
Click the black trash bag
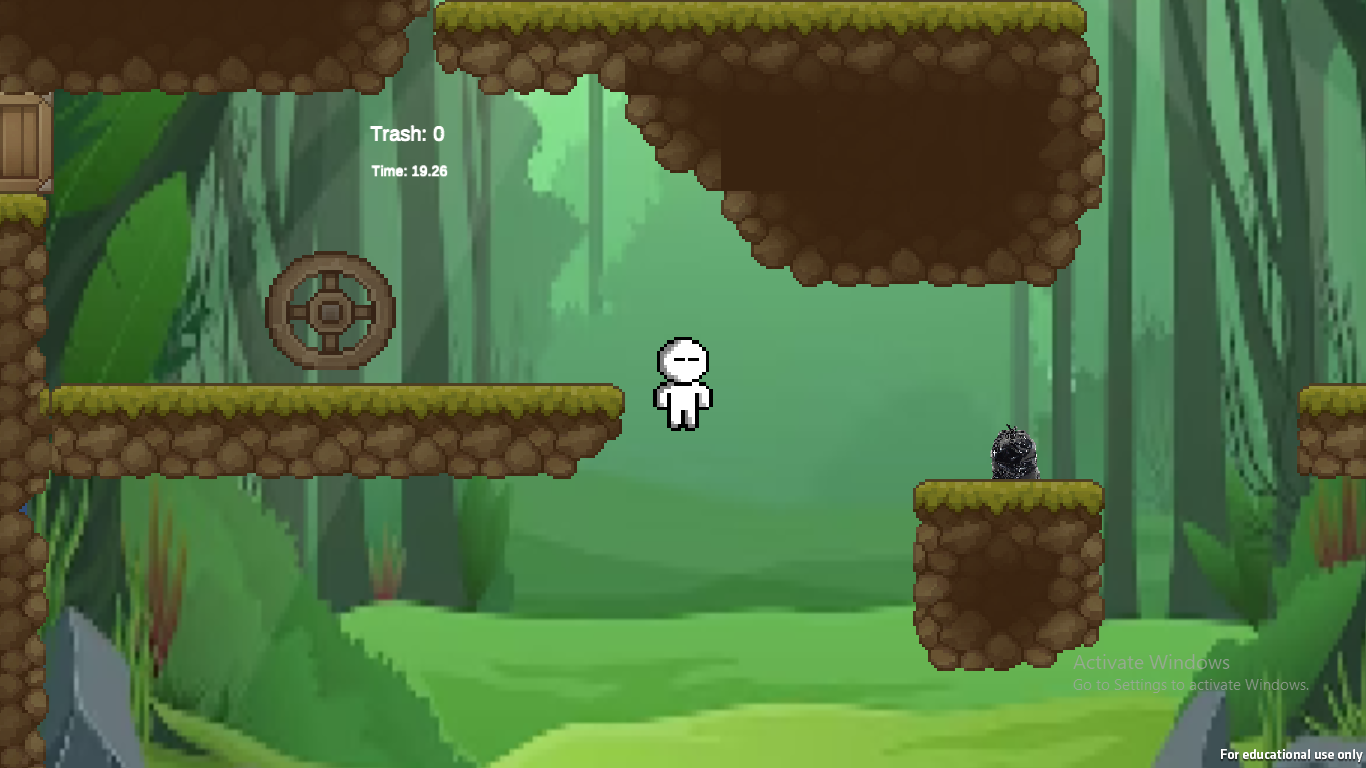1012,452
